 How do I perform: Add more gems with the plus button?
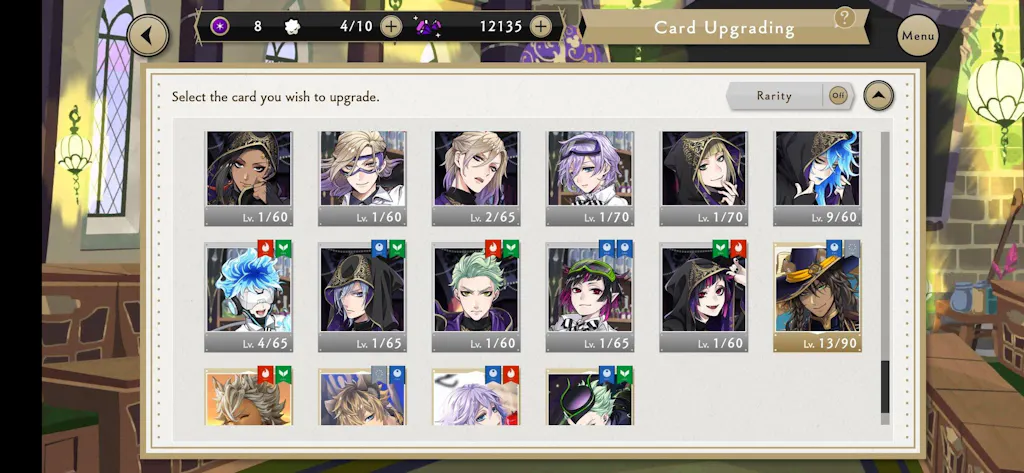pyautogui.click(x=541, y=26)
